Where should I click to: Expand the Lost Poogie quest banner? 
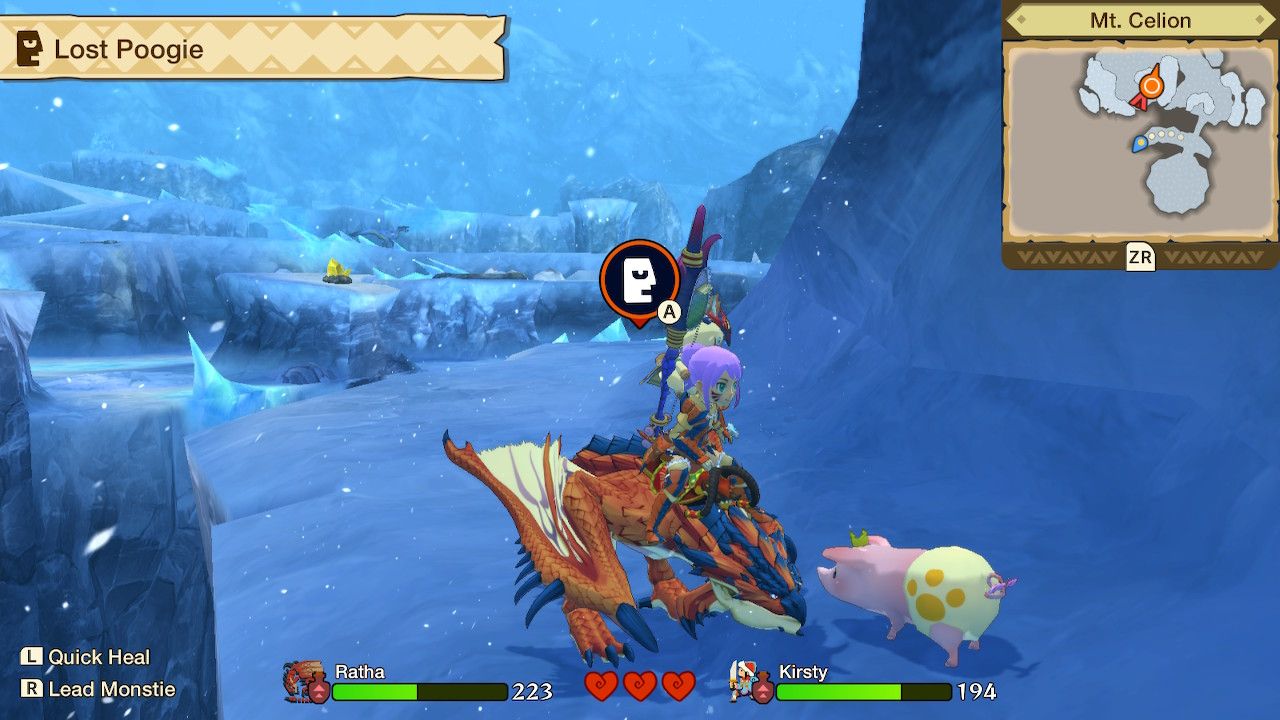[250, 48]
